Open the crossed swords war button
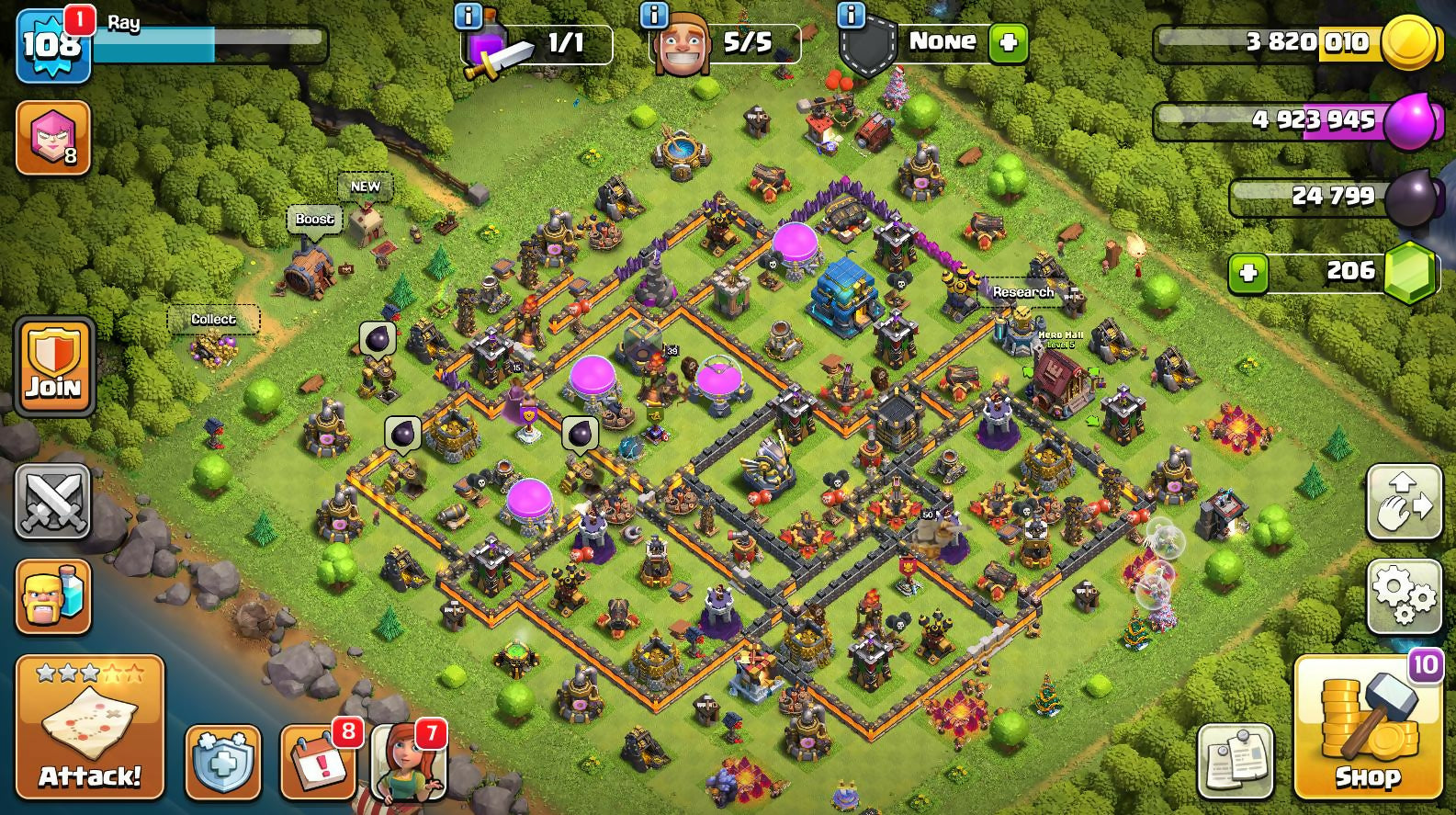The height and width of the screenshot is (815, 1456). [x=53, y=502]
